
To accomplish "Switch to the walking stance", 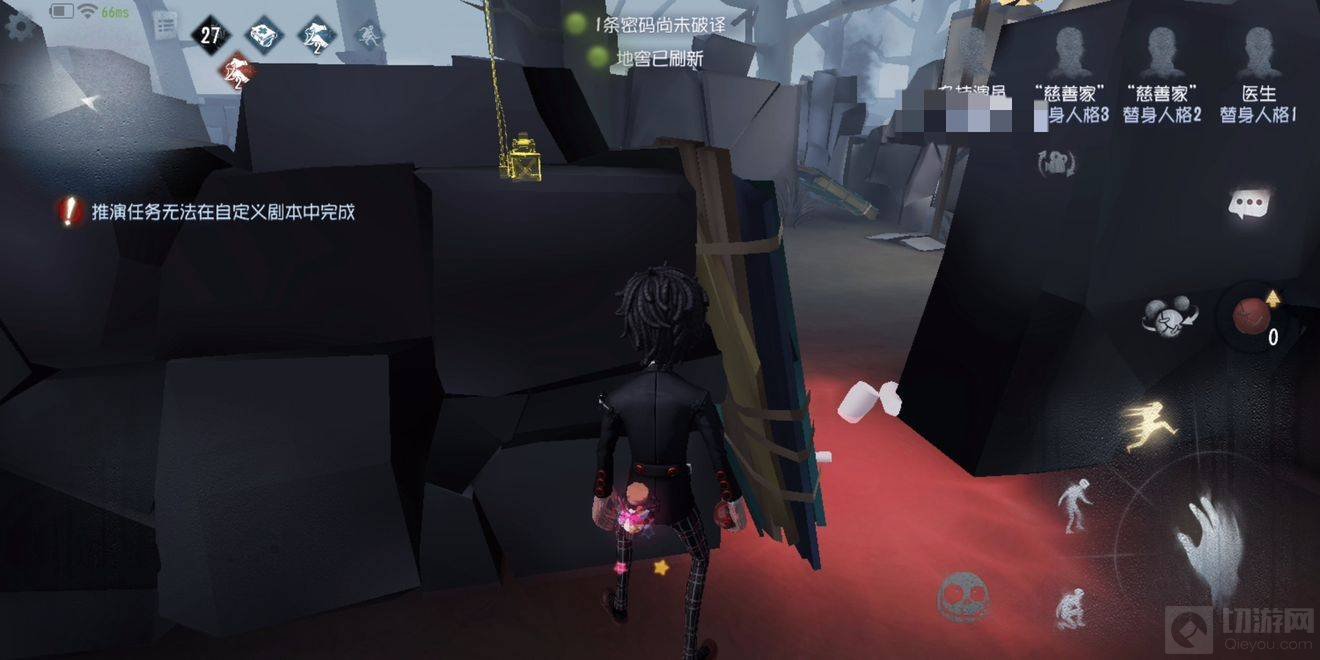I will pos(1075,503).
